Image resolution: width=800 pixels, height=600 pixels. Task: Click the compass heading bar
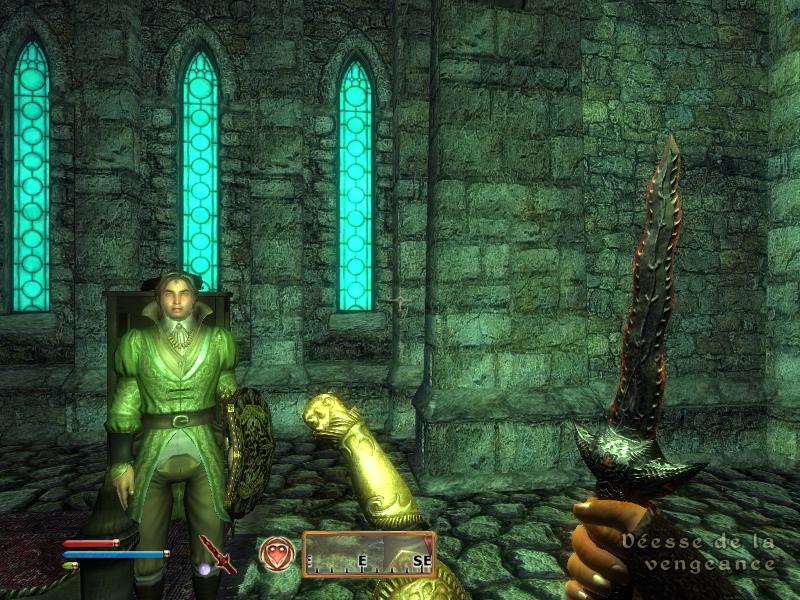pos(369,554)
